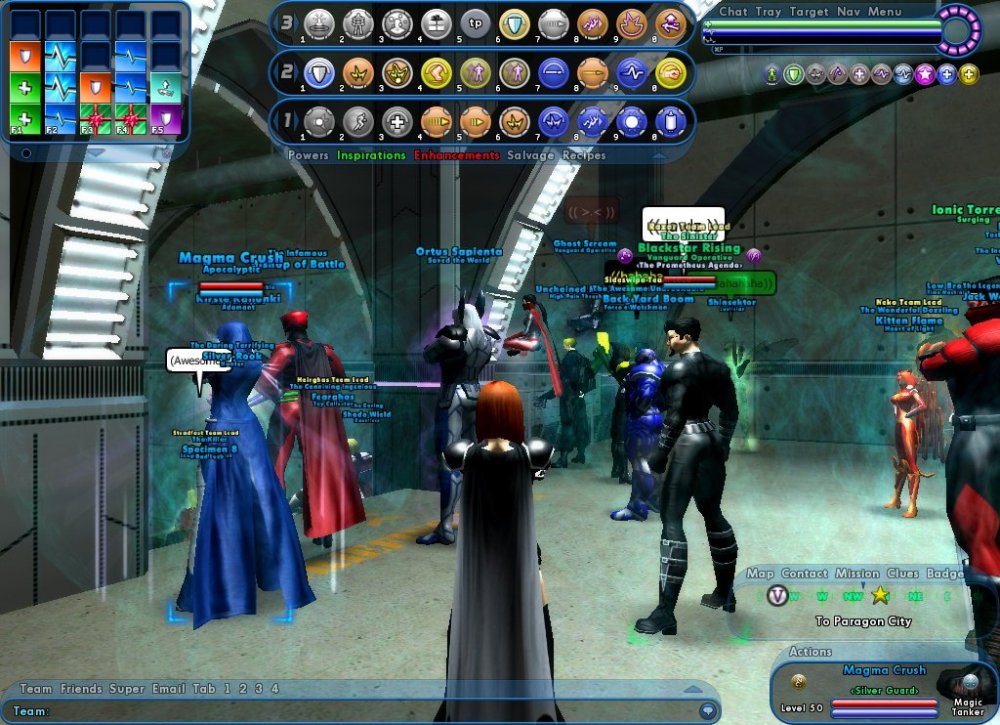Image resolution: width=1000 pixels, height=725 pixels.
Task: View the Salvage inventory
Action: click(530, 155)
